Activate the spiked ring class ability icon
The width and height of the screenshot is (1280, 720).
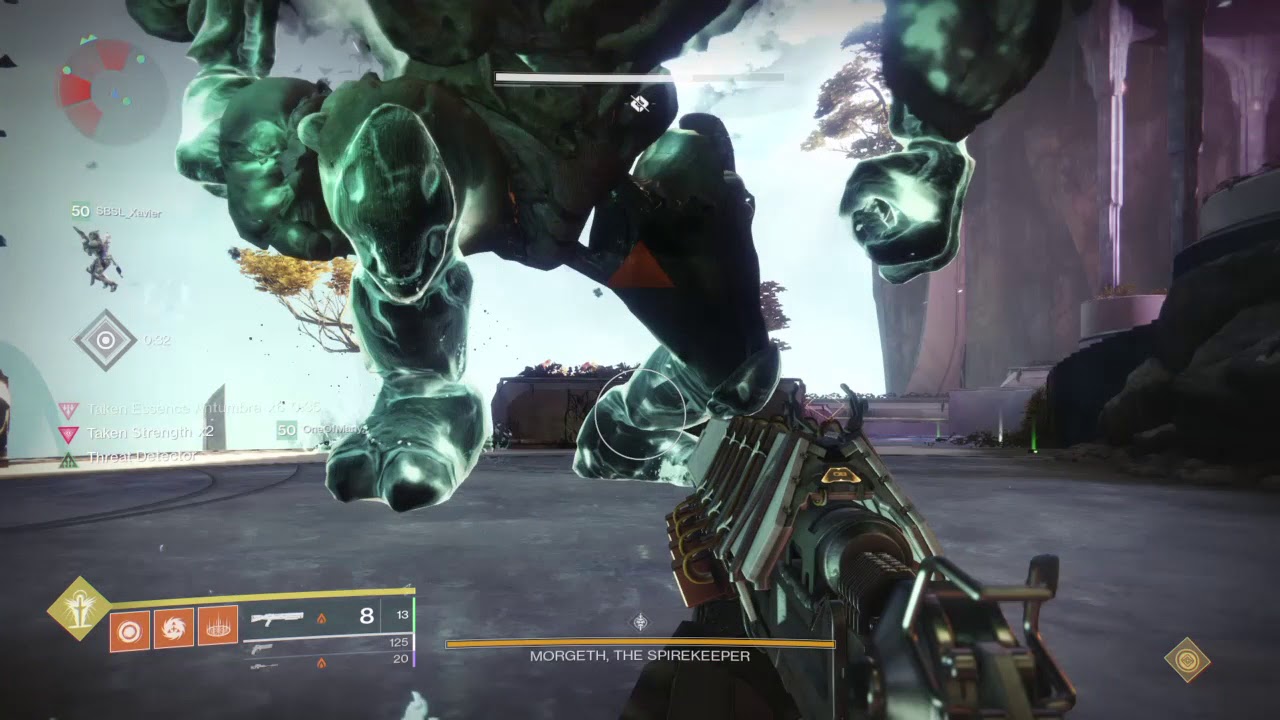(x=217, y=629)
